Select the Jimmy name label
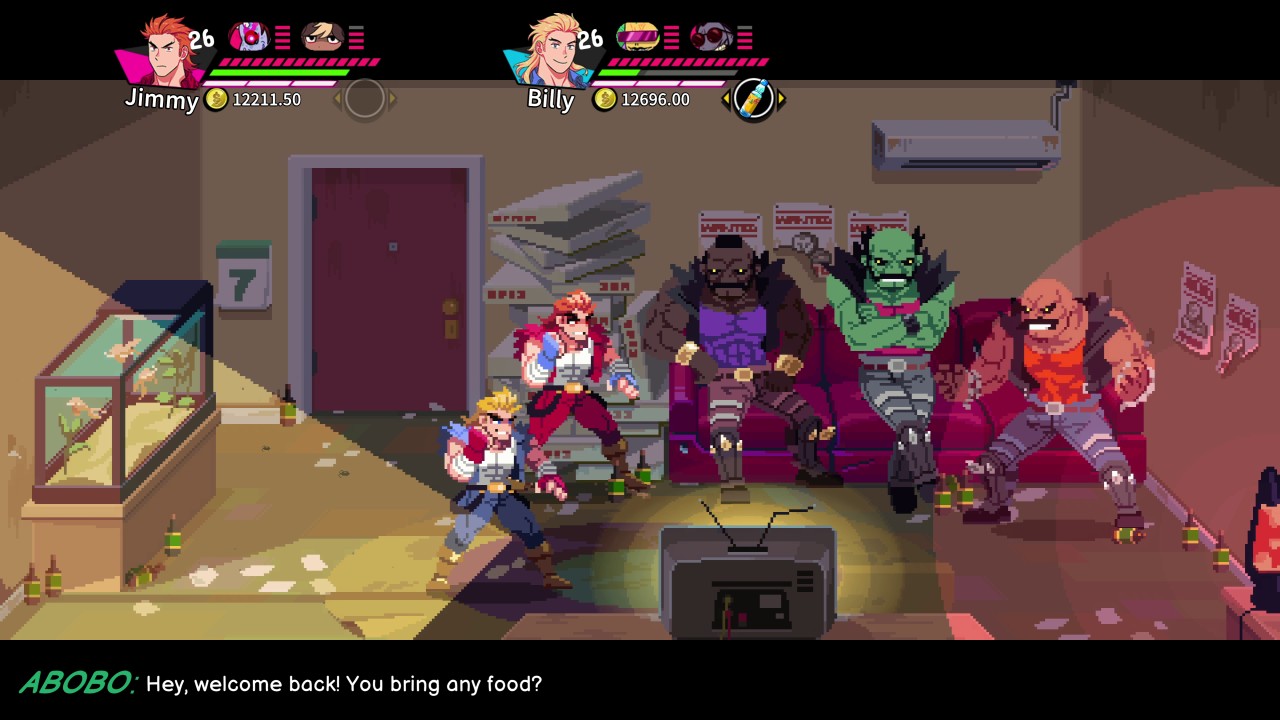The image size is (1280, 720). pyautogui.click(x=162, y=101)
